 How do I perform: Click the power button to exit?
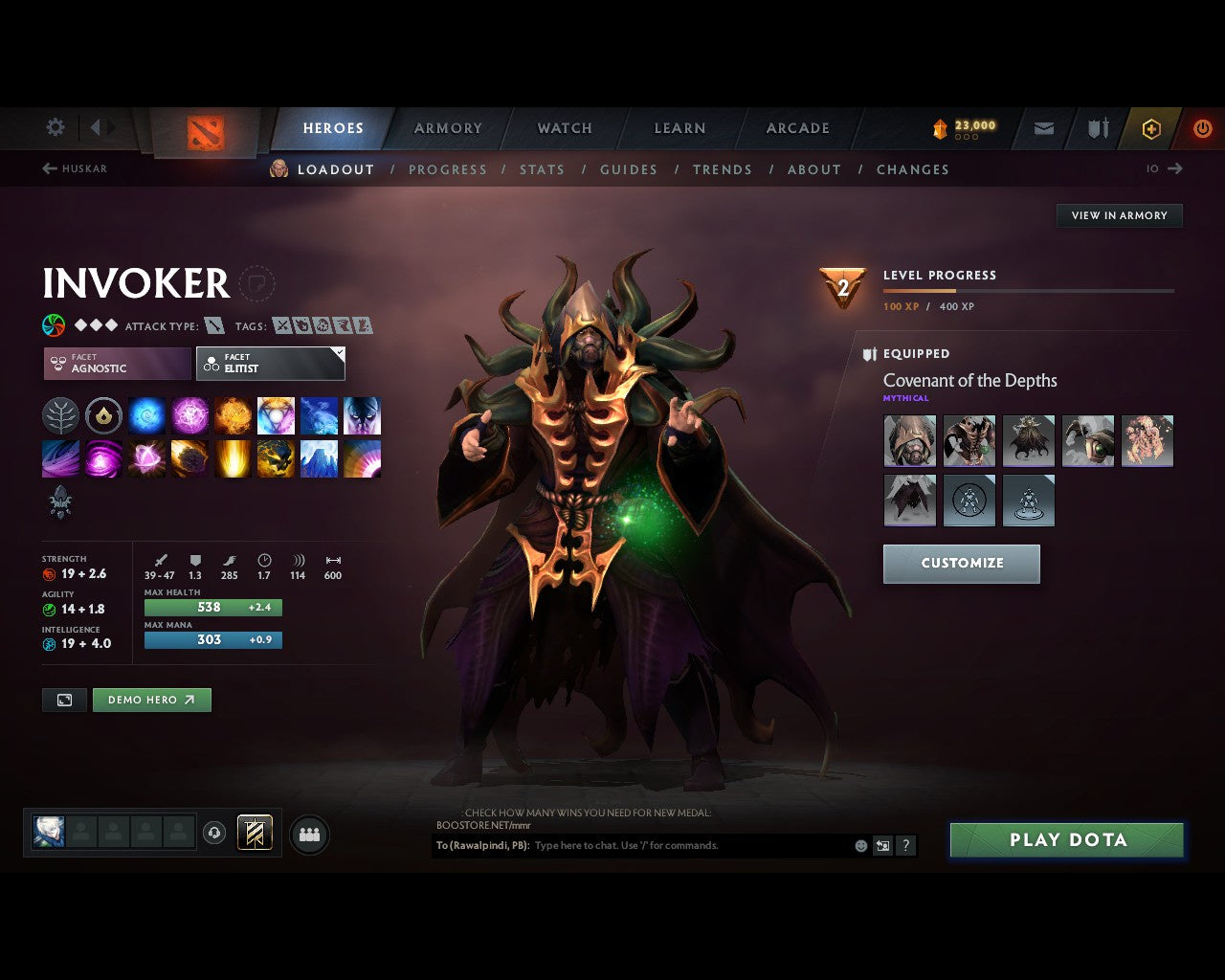coord(1202,128)
